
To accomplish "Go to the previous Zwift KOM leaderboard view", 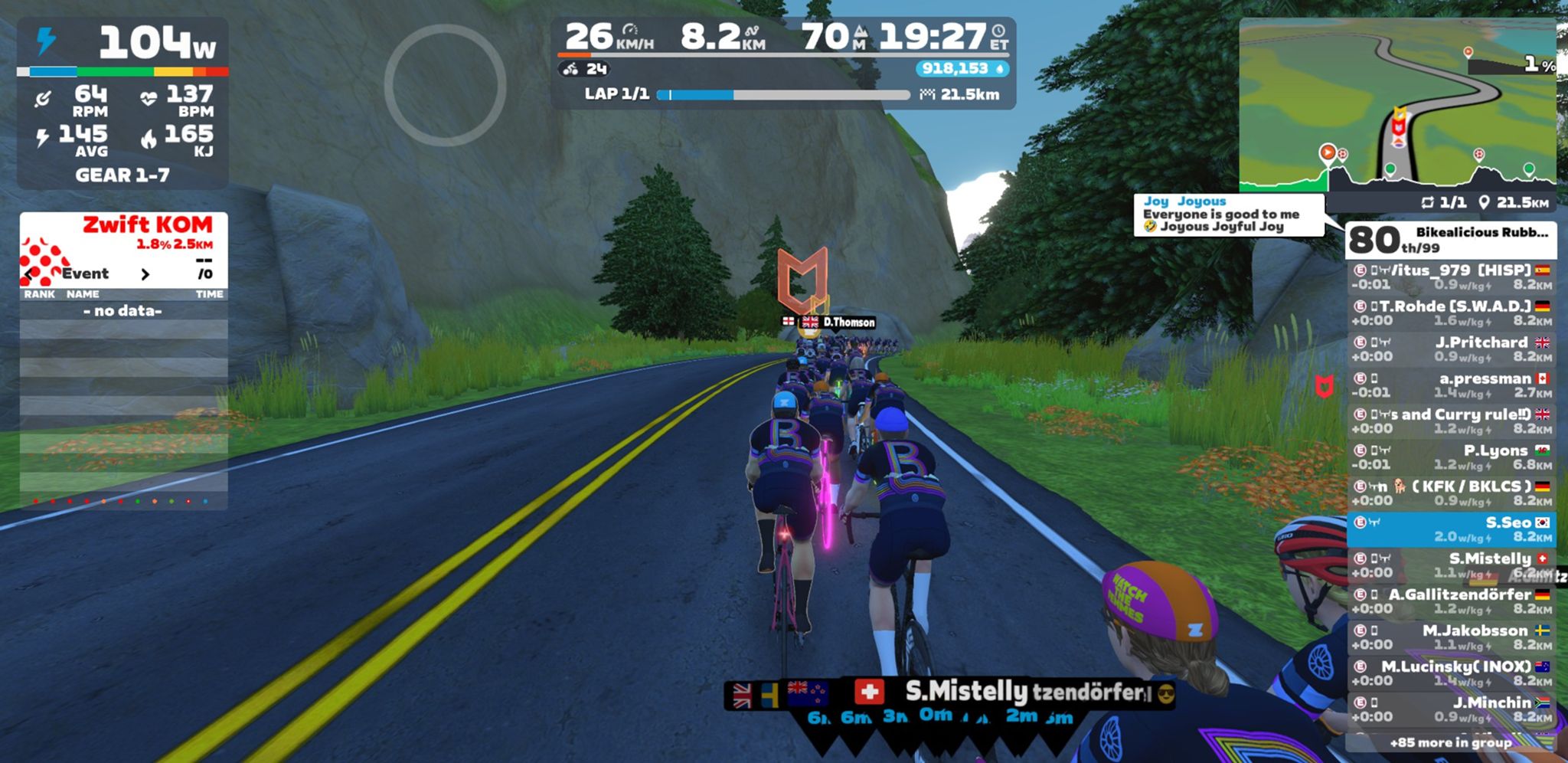I will 31,273.
